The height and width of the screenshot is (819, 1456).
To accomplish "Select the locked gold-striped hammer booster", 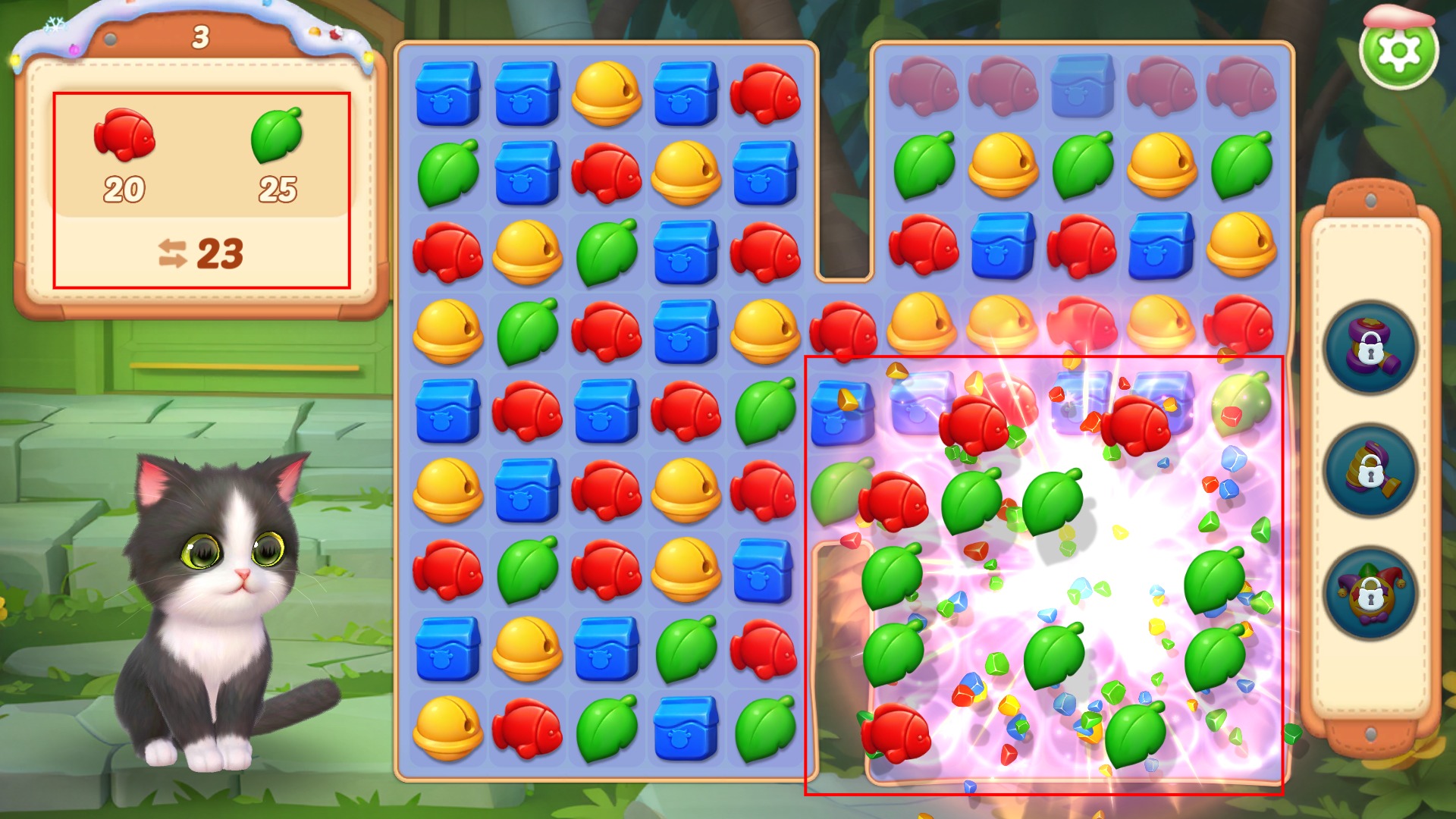I will point(1370,471).
